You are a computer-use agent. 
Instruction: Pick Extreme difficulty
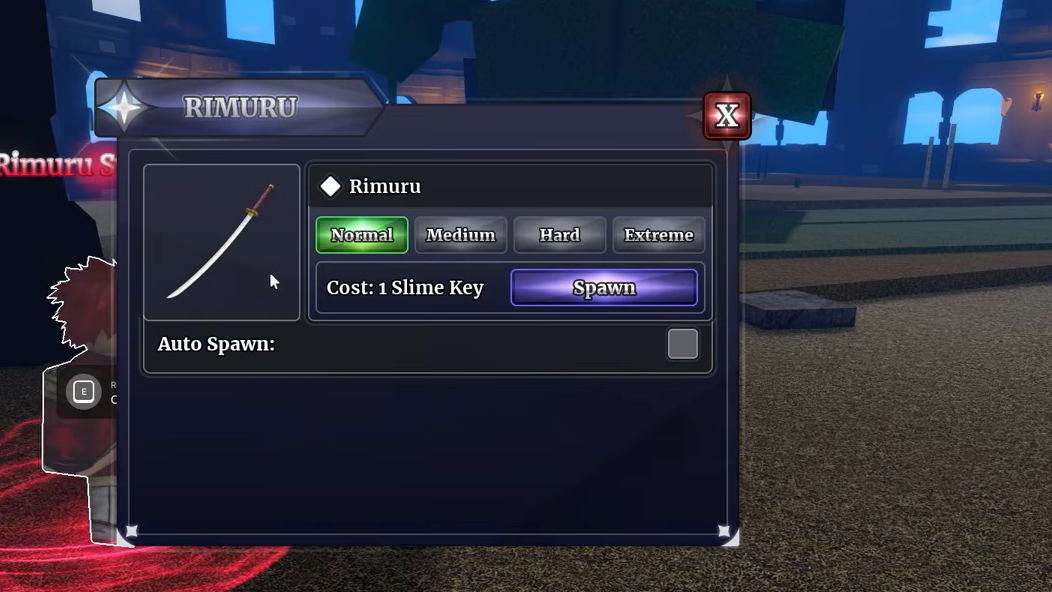(658, 235)
